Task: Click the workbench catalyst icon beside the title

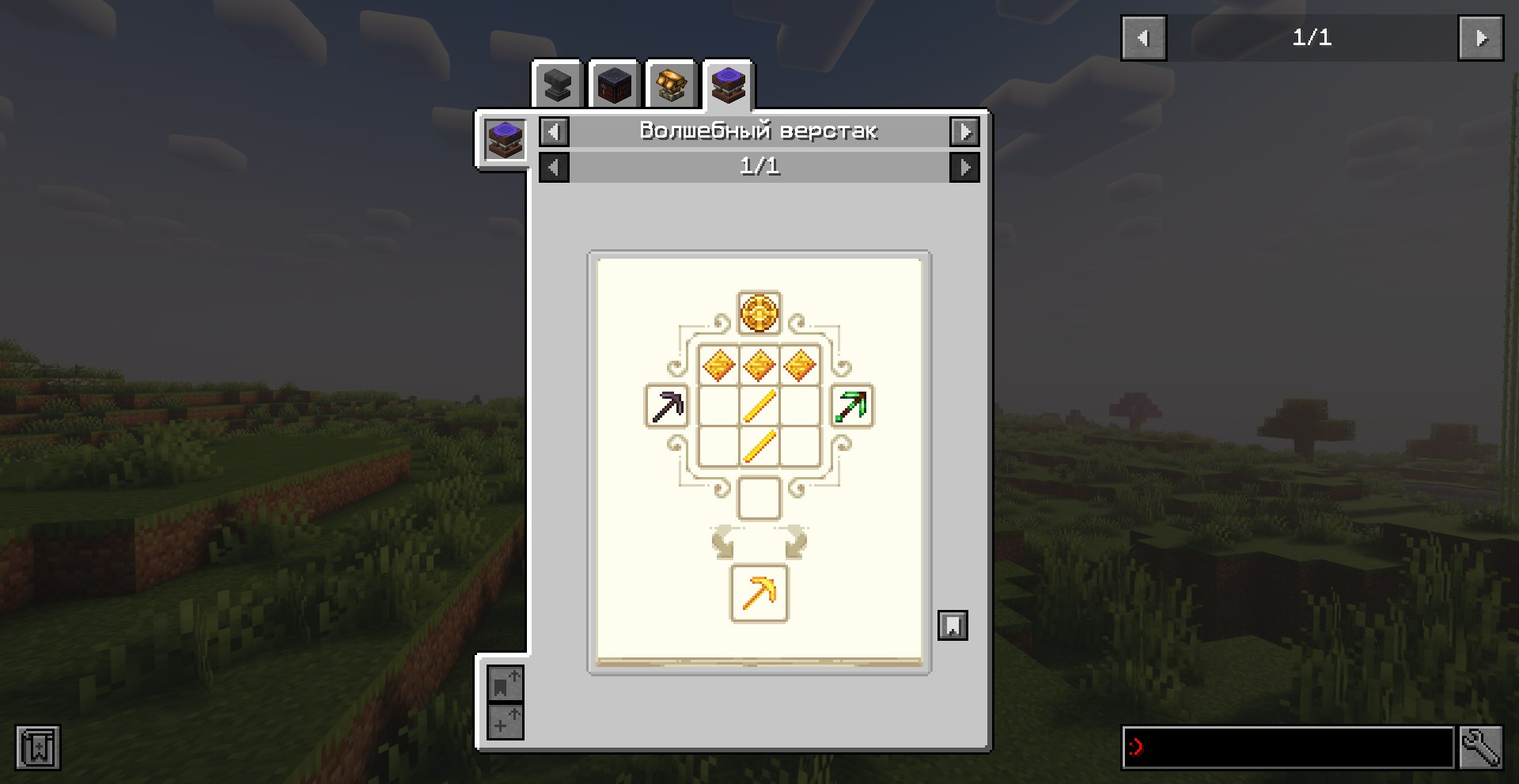Action: click(x=505, y=140)
